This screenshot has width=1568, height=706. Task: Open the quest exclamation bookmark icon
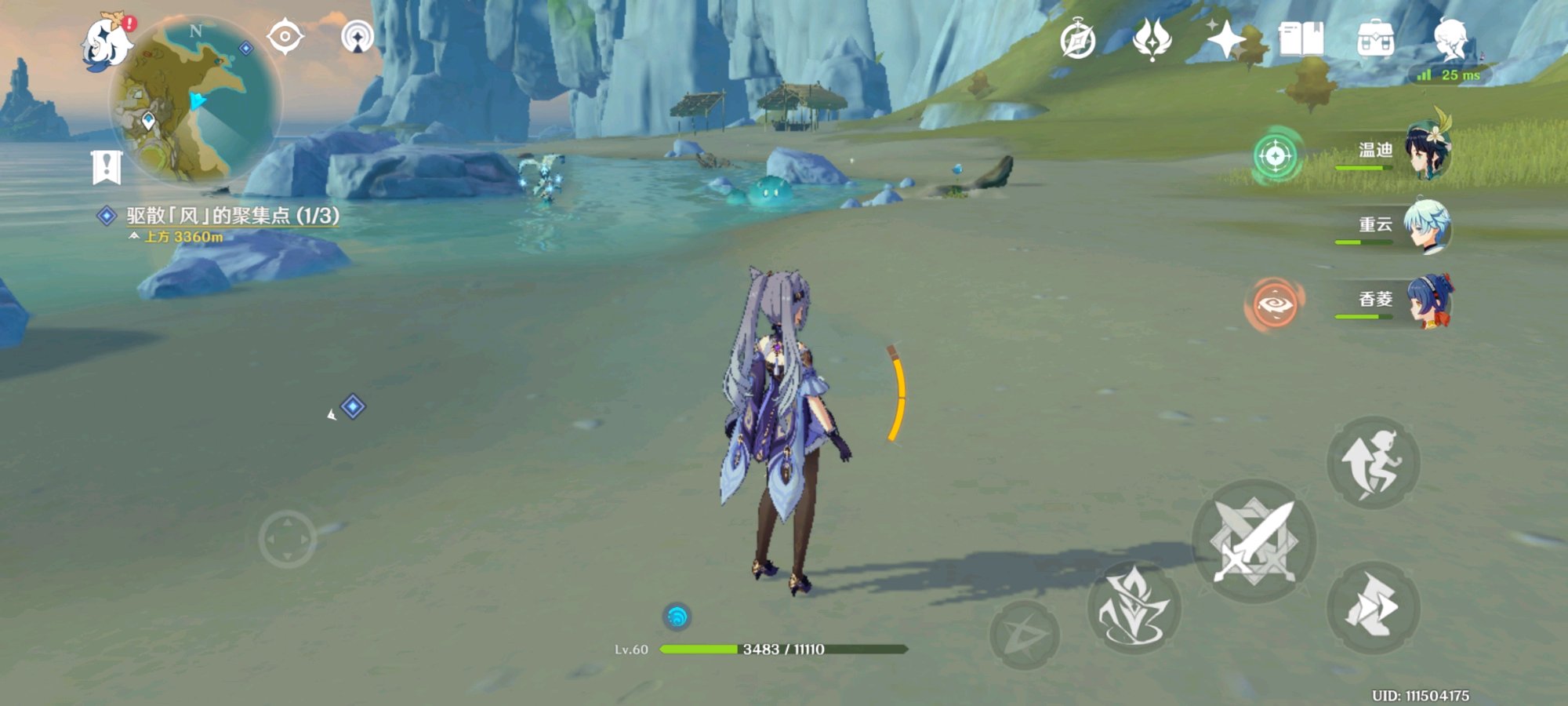point(107,167)
